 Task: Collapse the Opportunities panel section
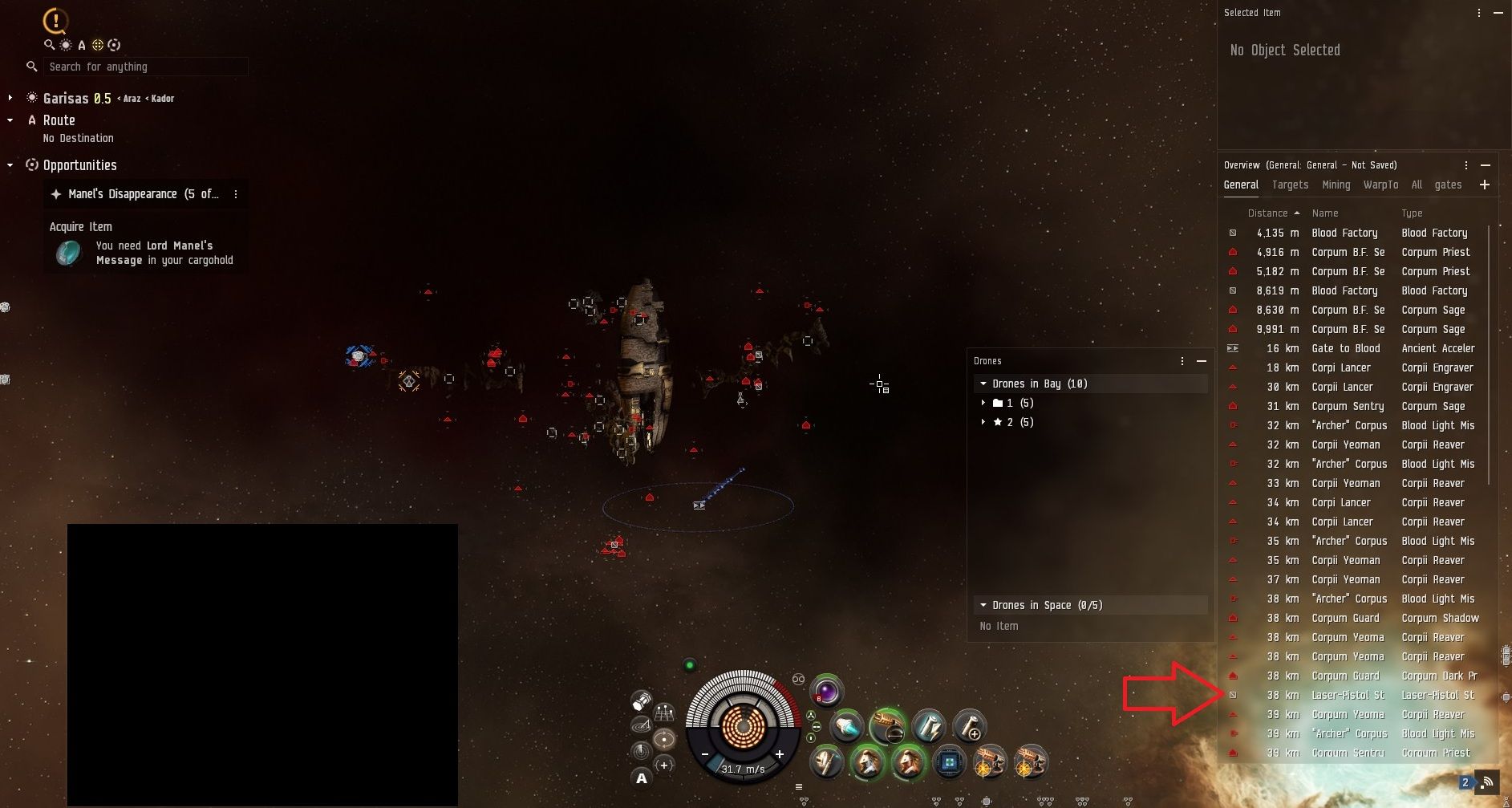[10, 165]
